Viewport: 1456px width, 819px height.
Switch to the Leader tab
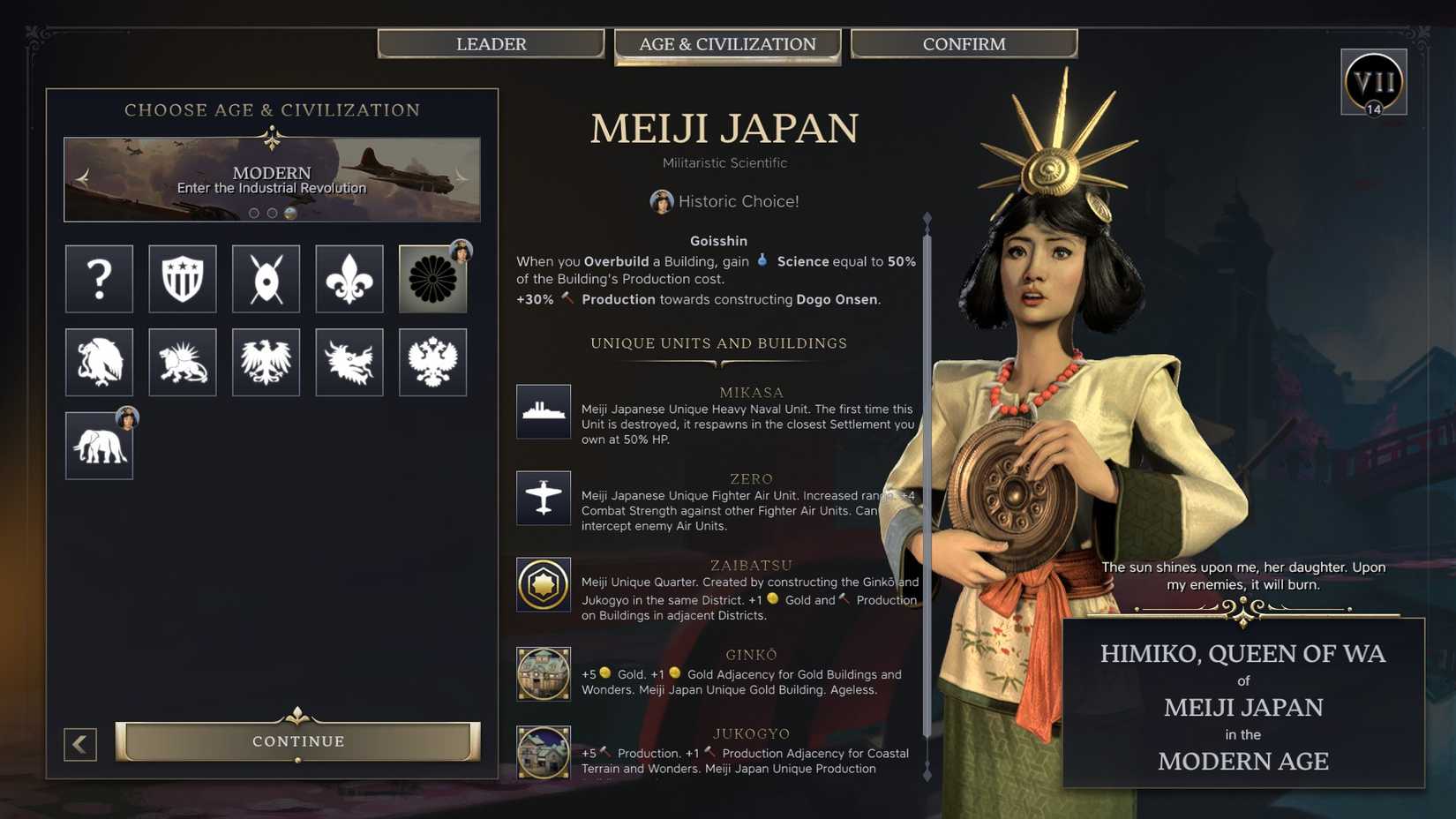coord(492,43)
